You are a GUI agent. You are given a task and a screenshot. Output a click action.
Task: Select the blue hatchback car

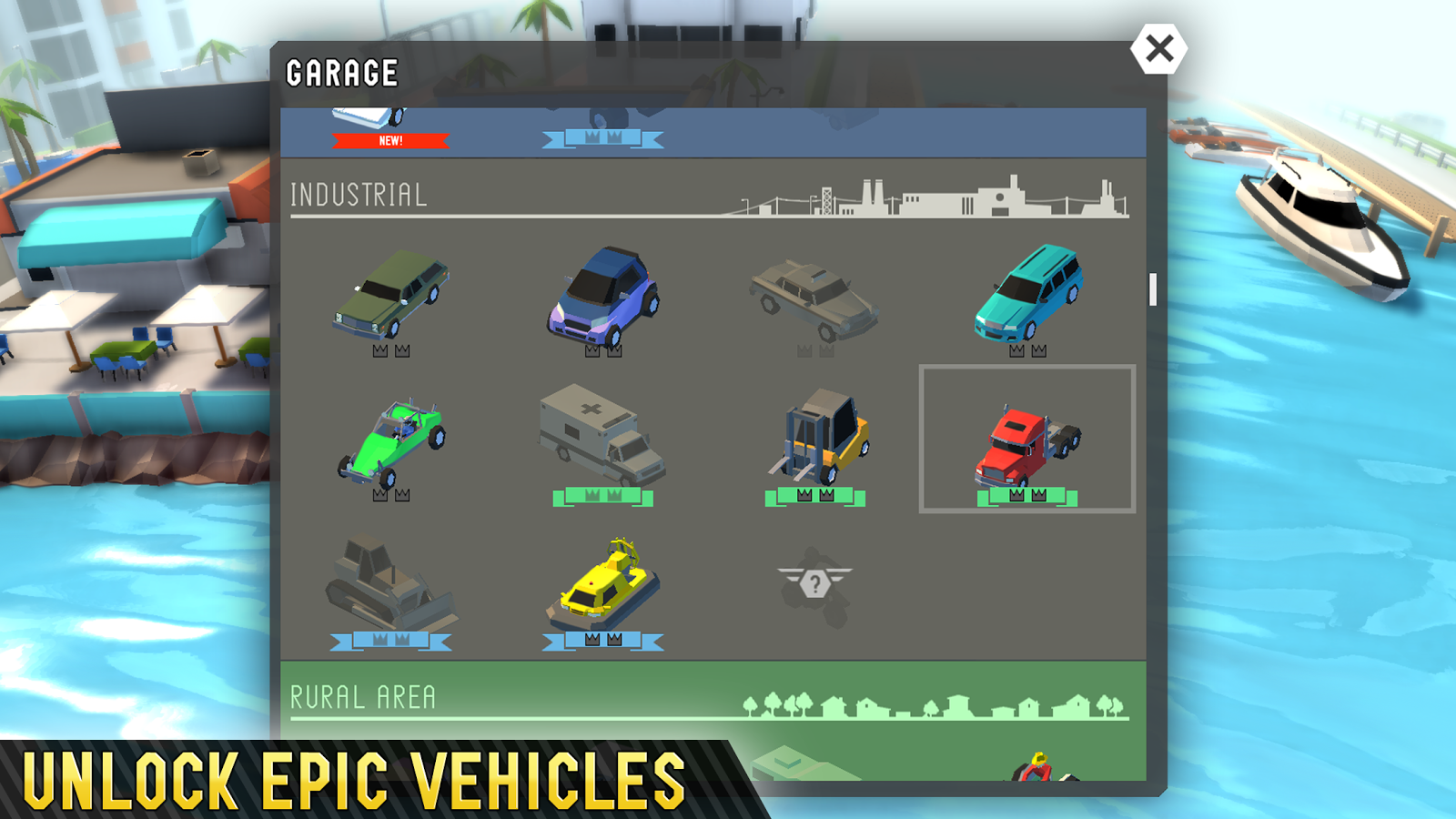(x=605, y=296)
